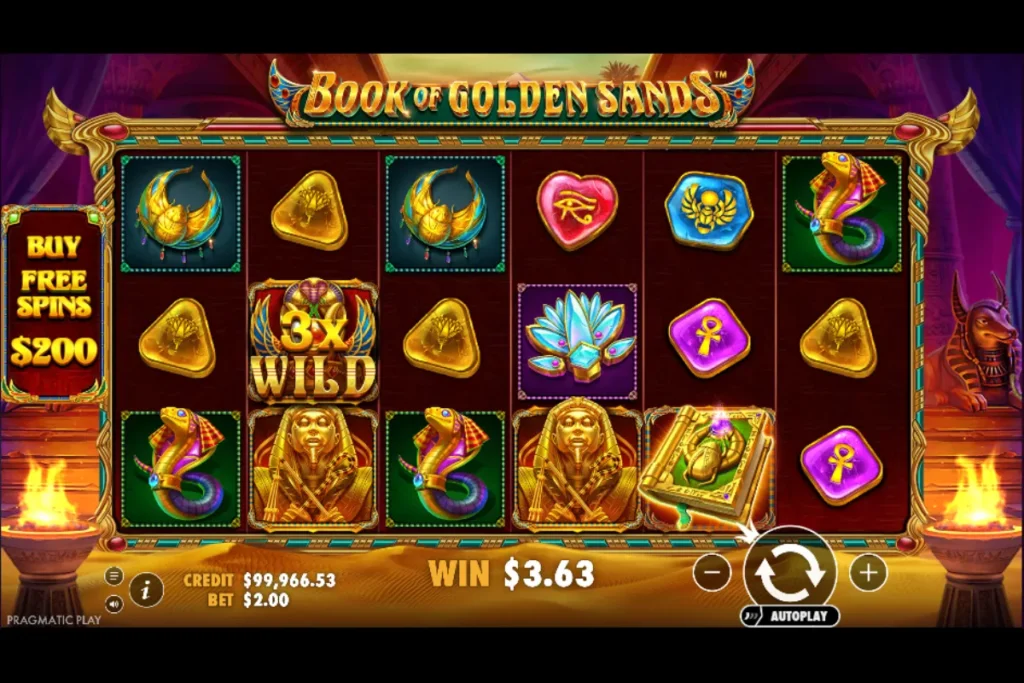Show the game info paytable

[146, 589]
